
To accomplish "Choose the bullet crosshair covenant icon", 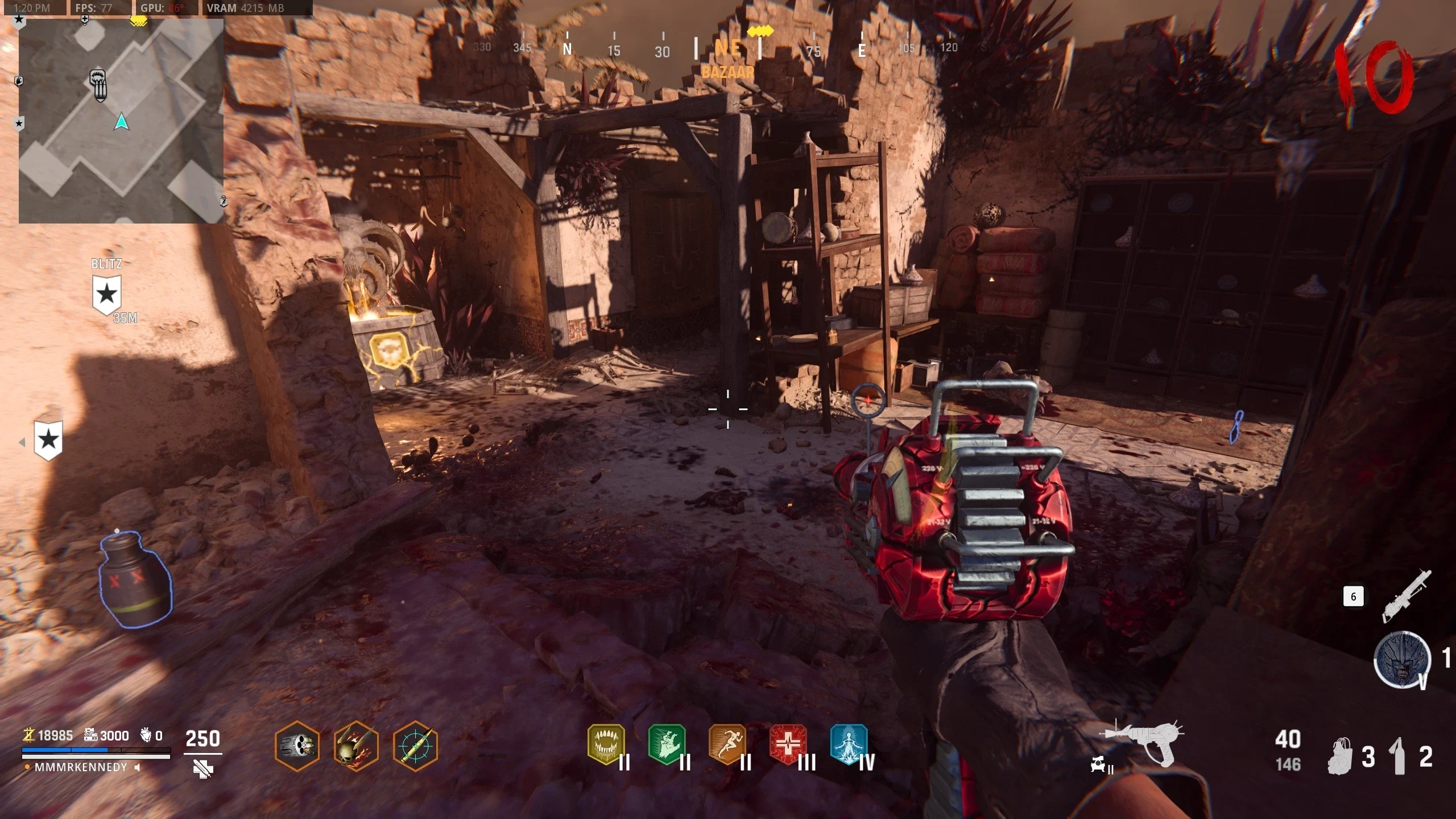I will (415, 746).
